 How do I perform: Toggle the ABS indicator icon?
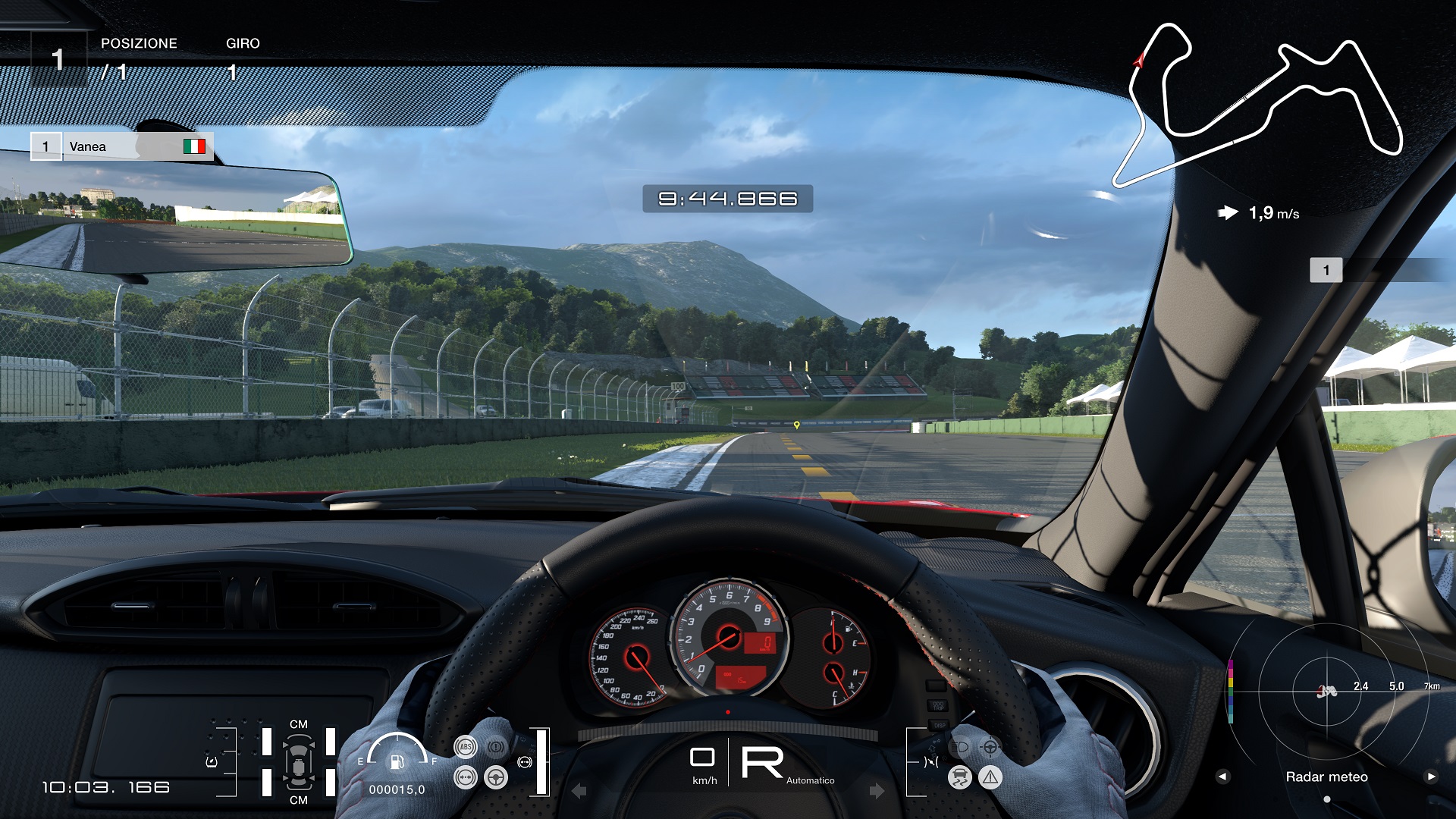click(x=465, y=747)
